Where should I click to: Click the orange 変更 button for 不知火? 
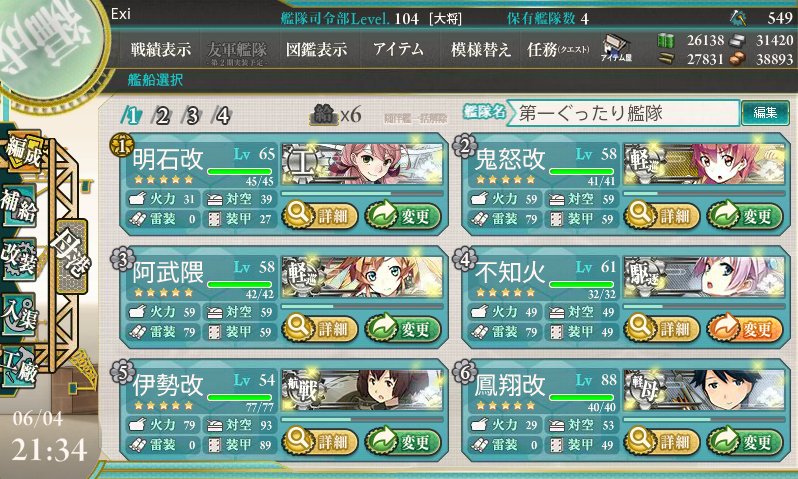tap(744, 327)
